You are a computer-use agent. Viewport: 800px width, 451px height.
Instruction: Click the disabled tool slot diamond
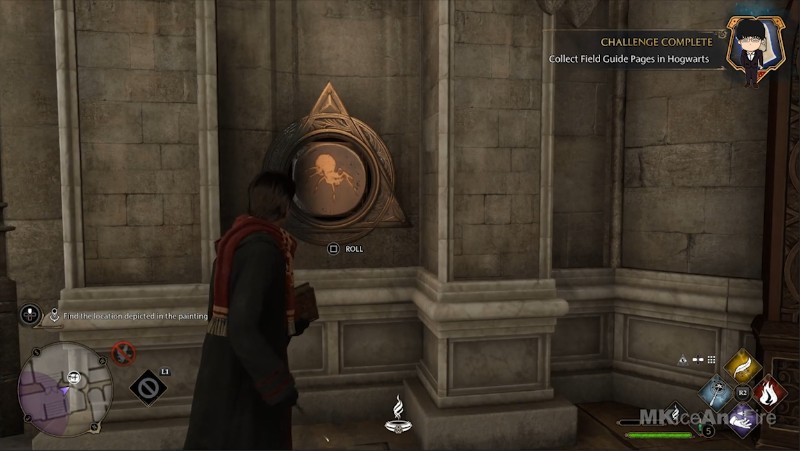pos(145,387)
